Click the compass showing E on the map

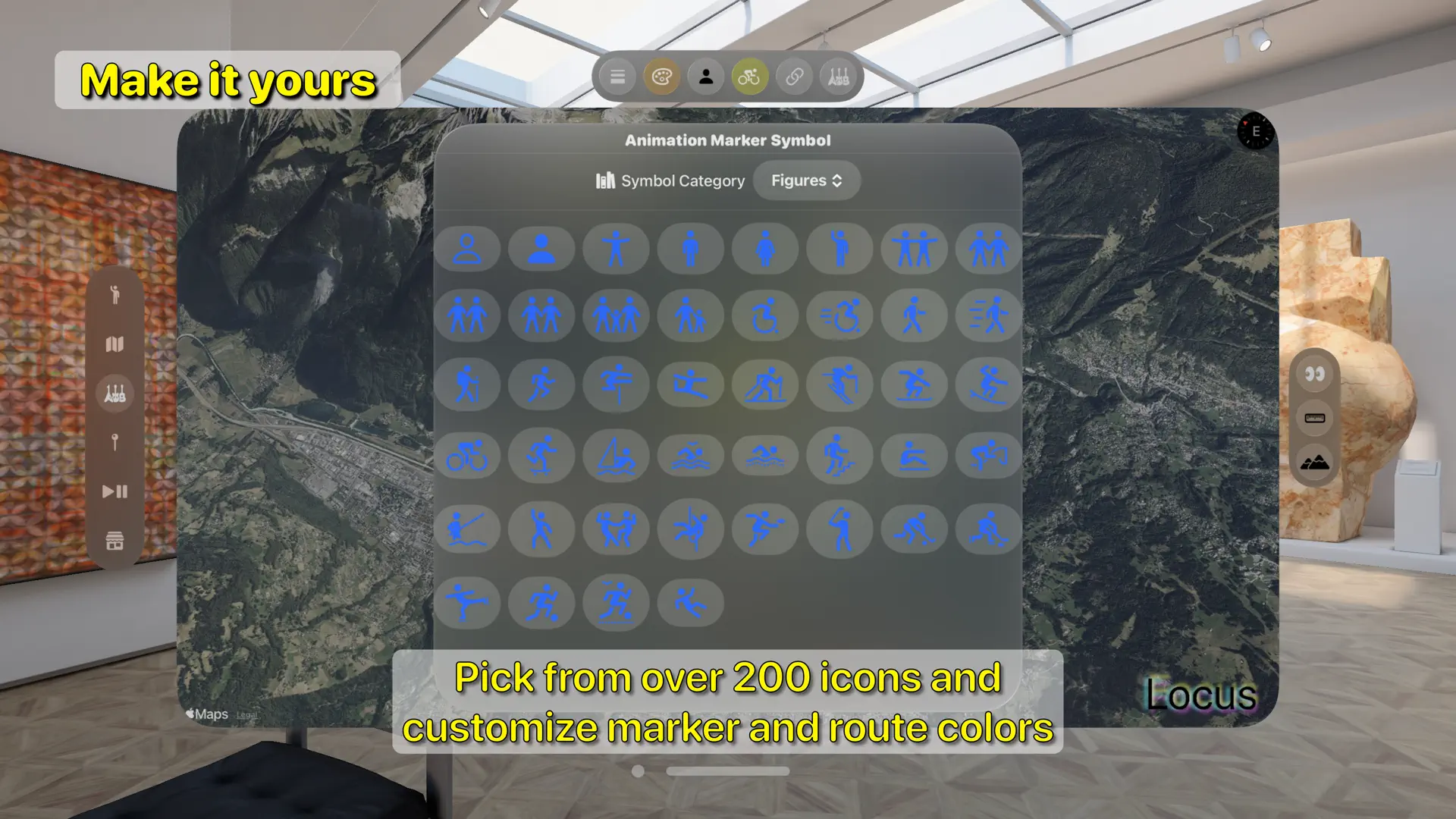(1255, 130)
